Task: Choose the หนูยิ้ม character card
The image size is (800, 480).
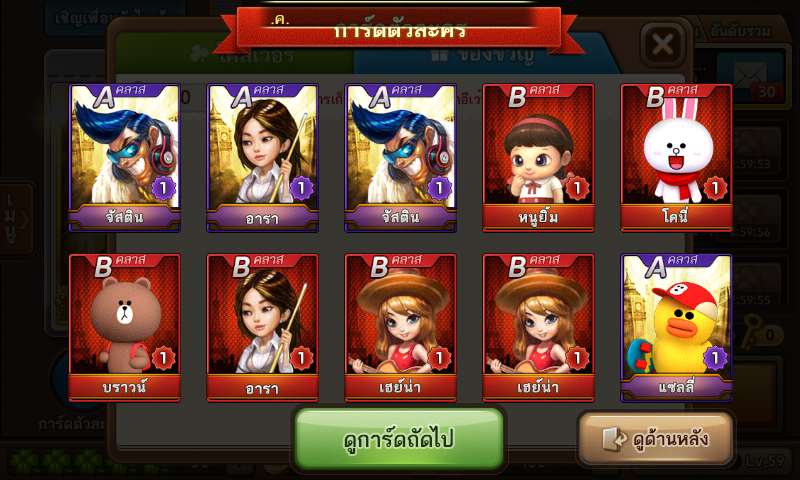Action: pos(538,158)
